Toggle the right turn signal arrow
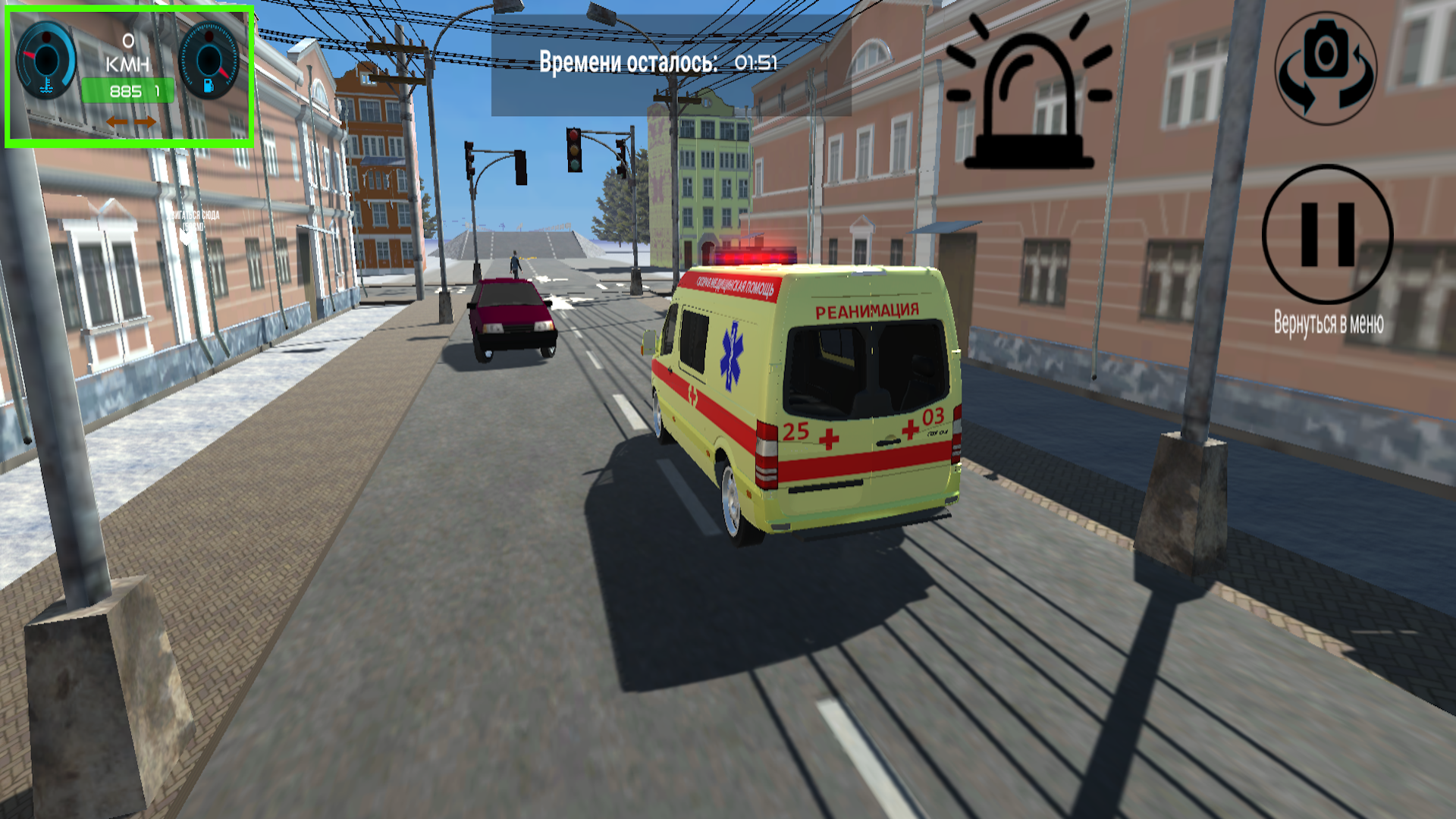 tap(145, 121)
